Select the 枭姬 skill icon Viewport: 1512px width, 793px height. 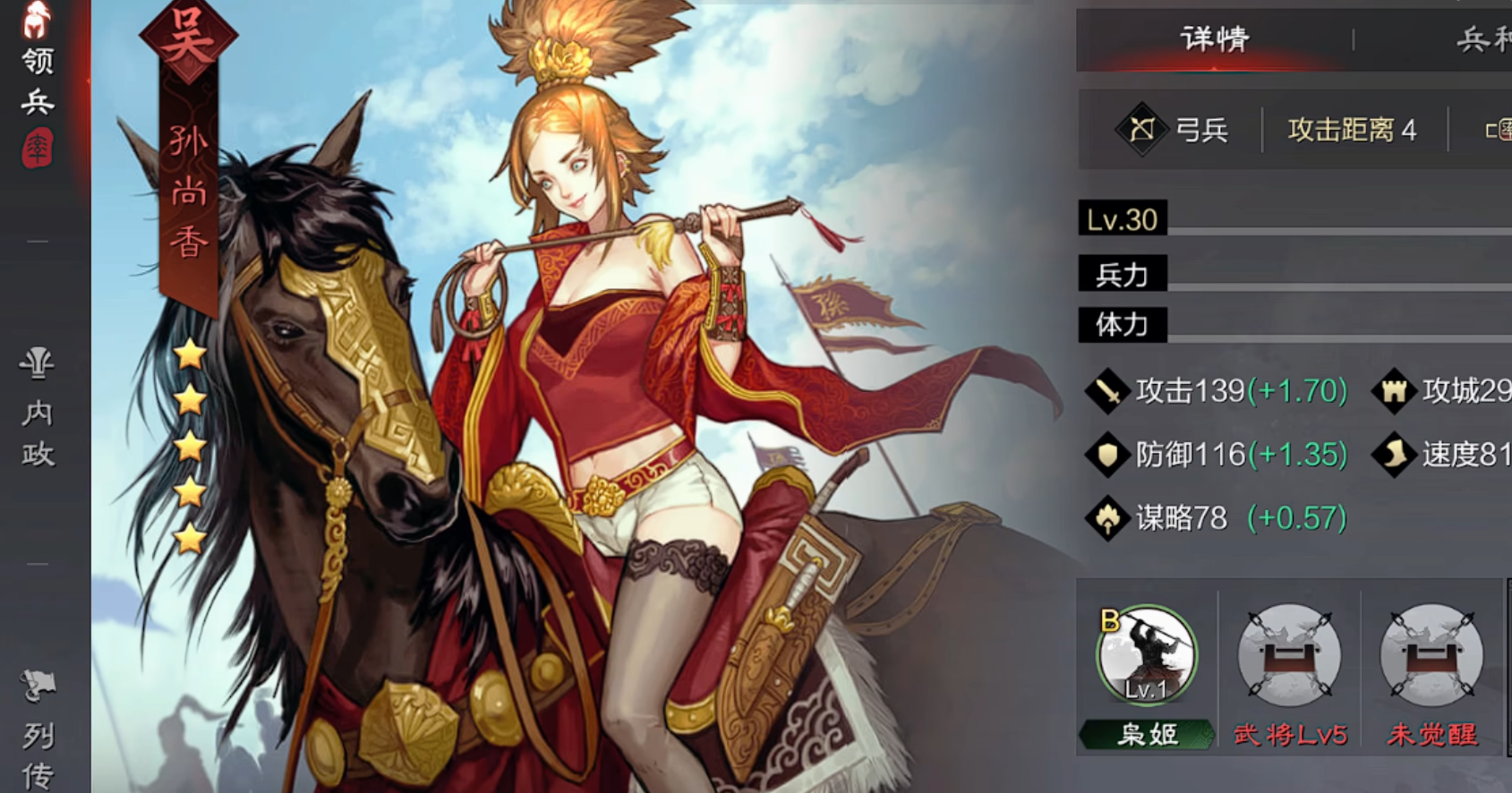point(1146,655)
